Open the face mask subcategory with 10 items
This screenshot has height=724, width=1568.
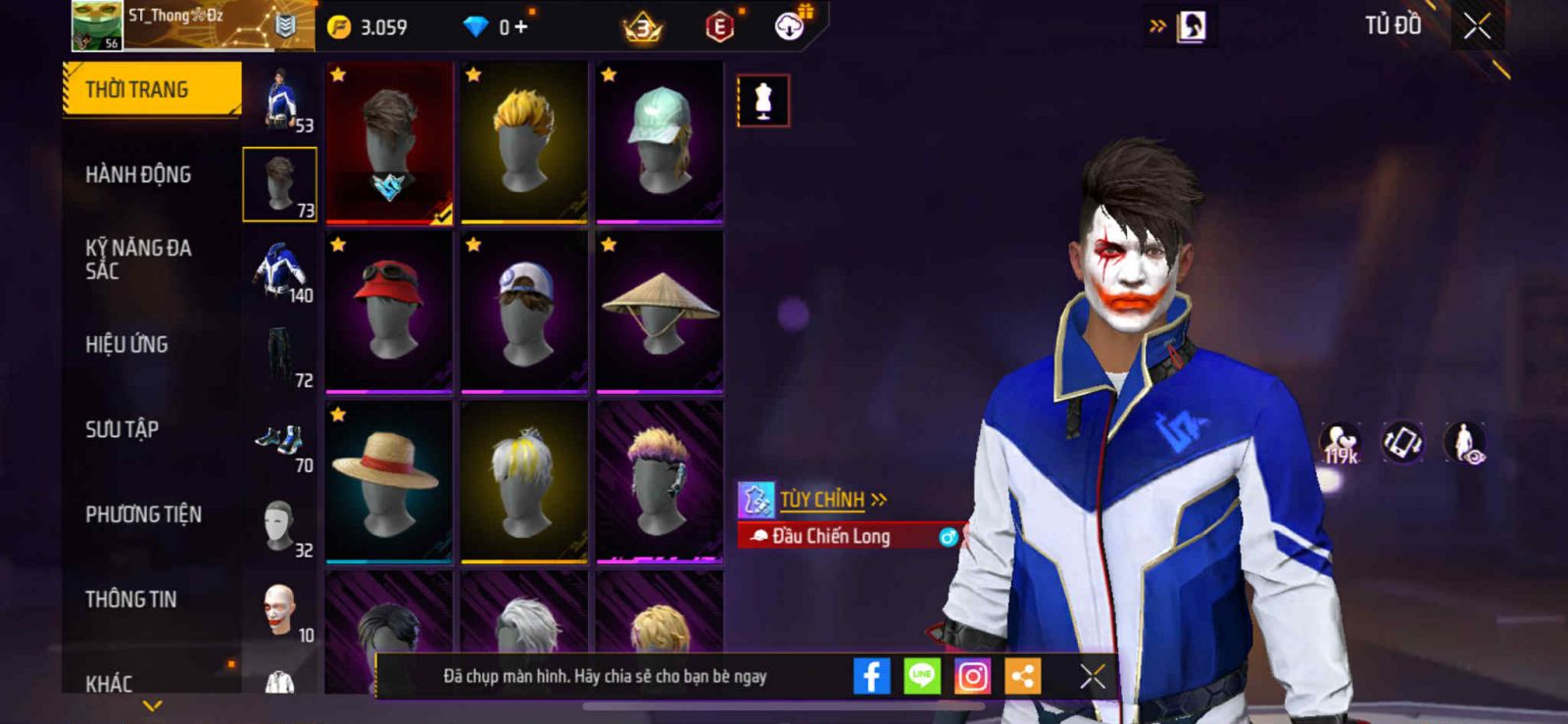(x=280, y=610)
